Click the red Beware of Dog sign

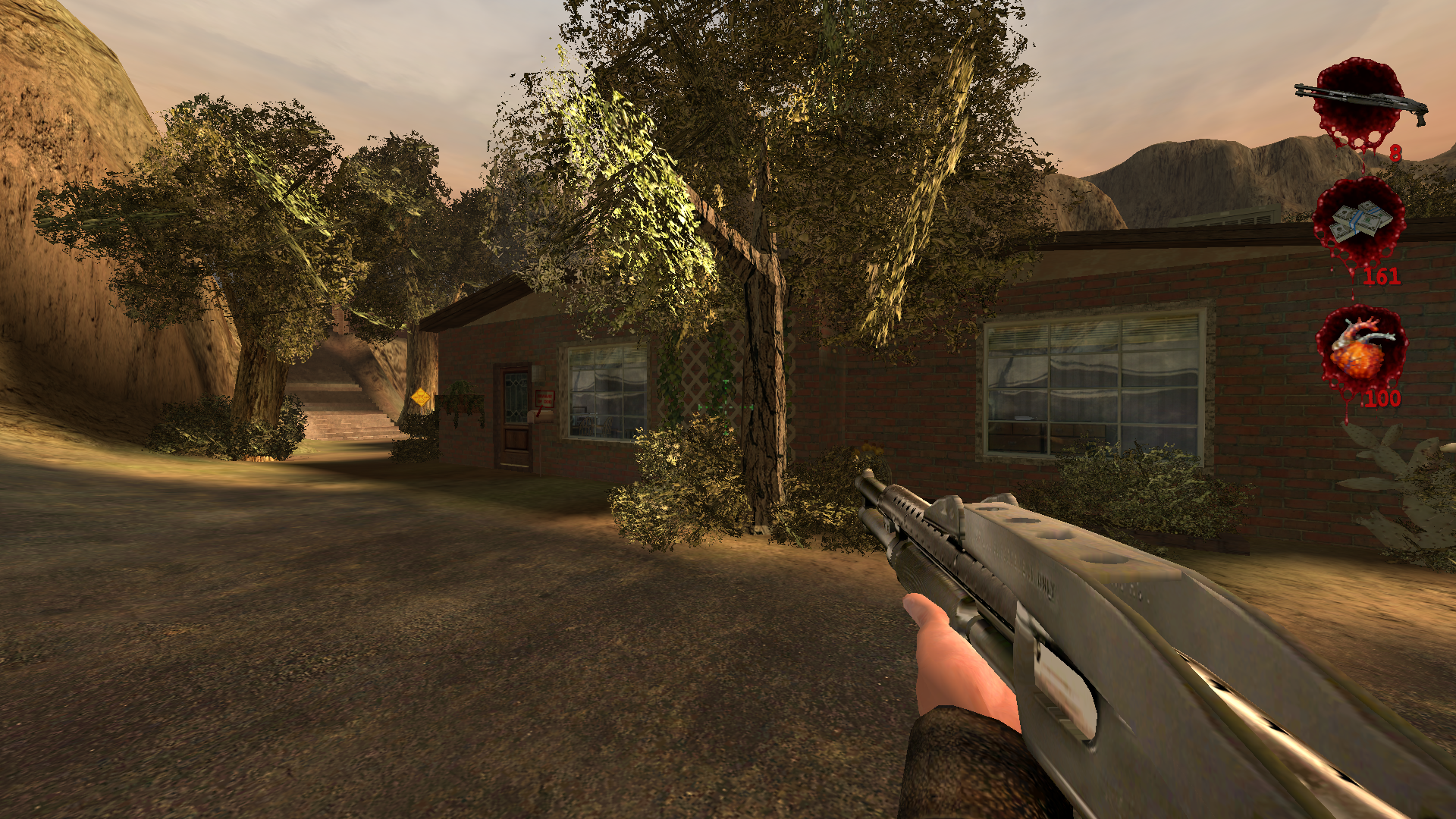(545, 398)
